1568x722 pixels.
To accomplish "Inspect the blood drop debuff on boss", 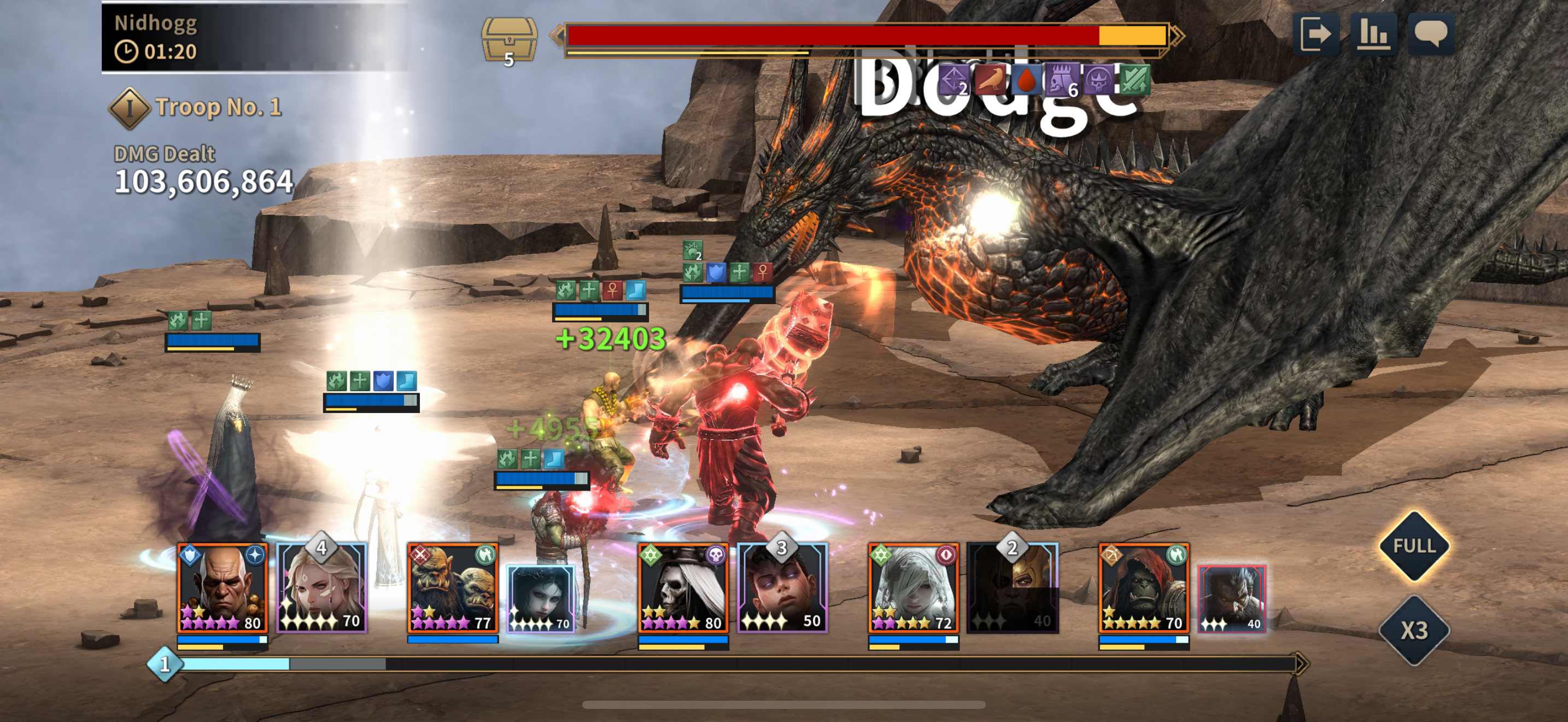I will [x=1026, y=80].
